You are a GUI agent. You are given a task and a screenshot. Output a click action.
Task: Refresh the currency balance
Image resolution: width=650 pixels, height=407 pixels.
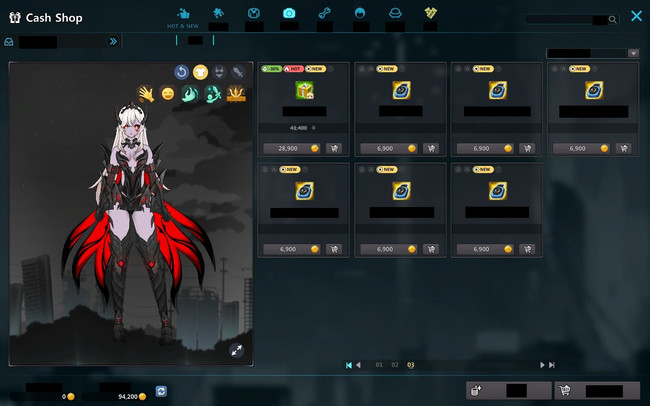pyautogui.click(x=161, y=391)
